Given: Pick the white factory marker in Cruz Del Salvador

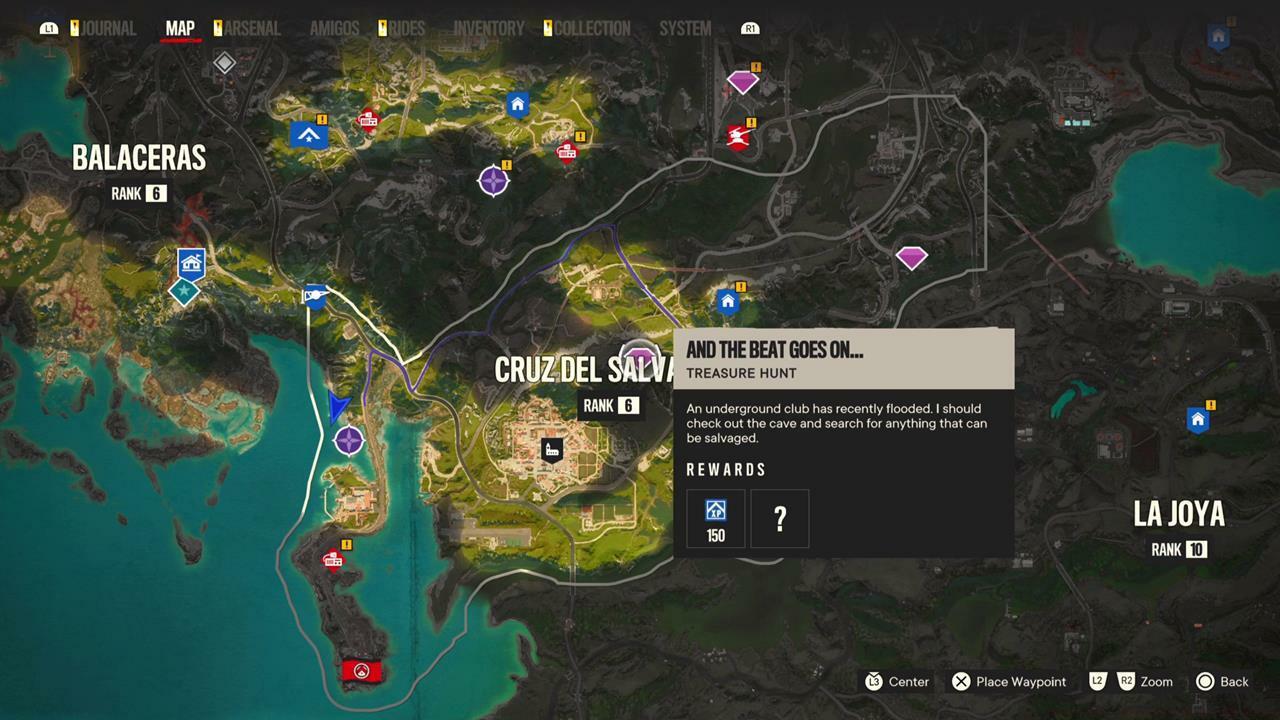Looking at the screenshot, I should pos(551,449).
